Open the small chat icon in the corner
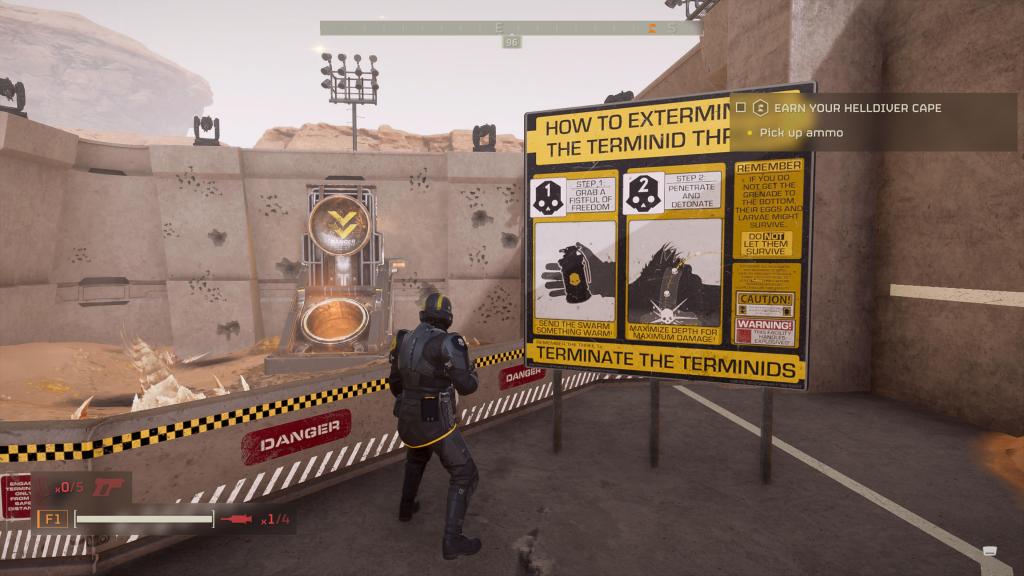The image size is (1024, 576). pyautogui.click(x=989, y=551)
